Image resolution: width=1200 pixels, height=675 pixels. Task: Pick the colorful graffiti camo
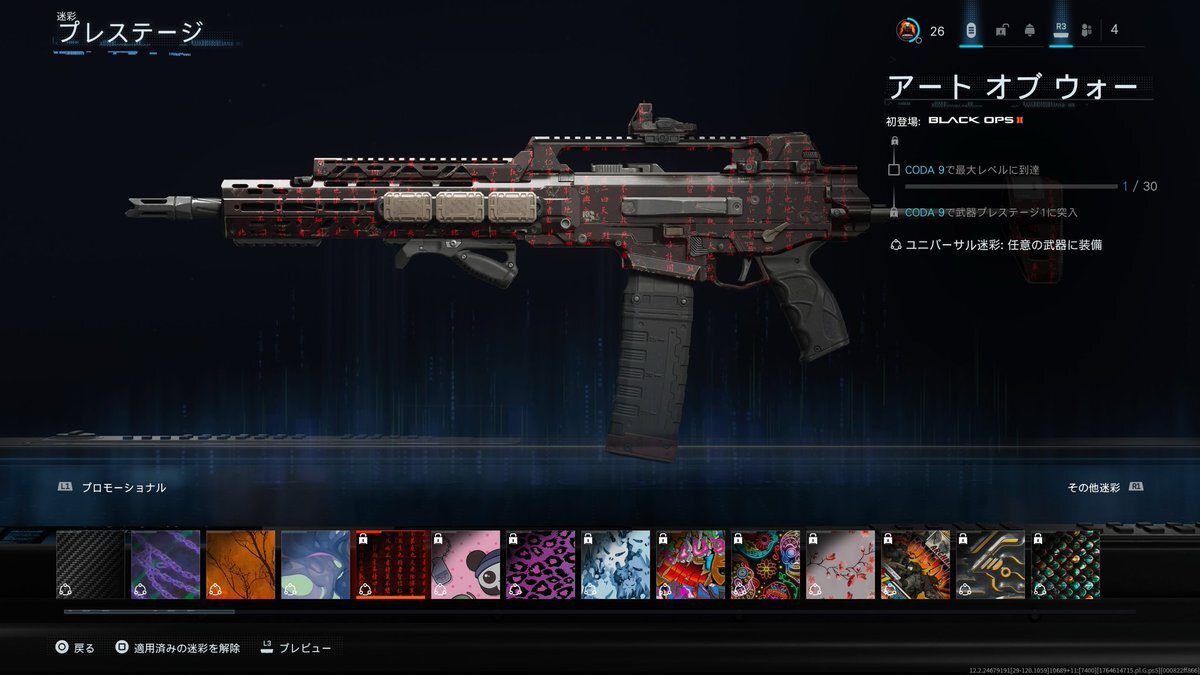point(691,565)
